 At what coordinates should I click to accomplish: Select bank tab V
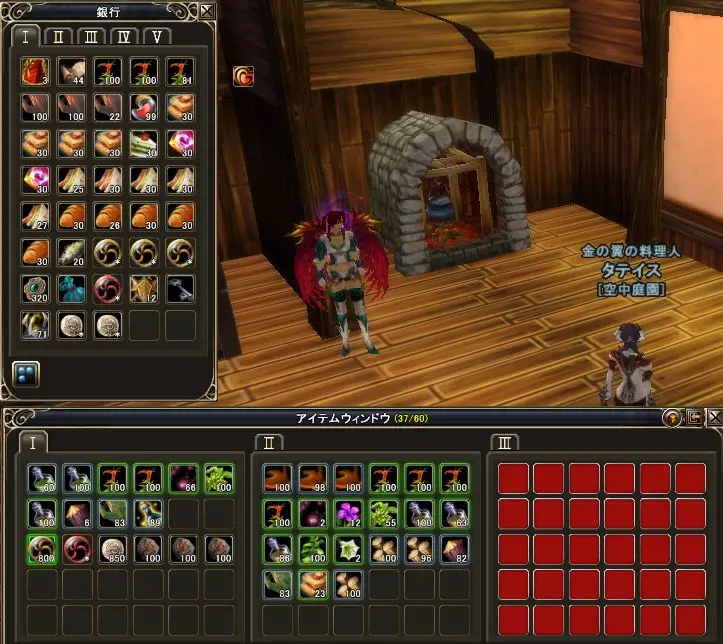(157, 37)
